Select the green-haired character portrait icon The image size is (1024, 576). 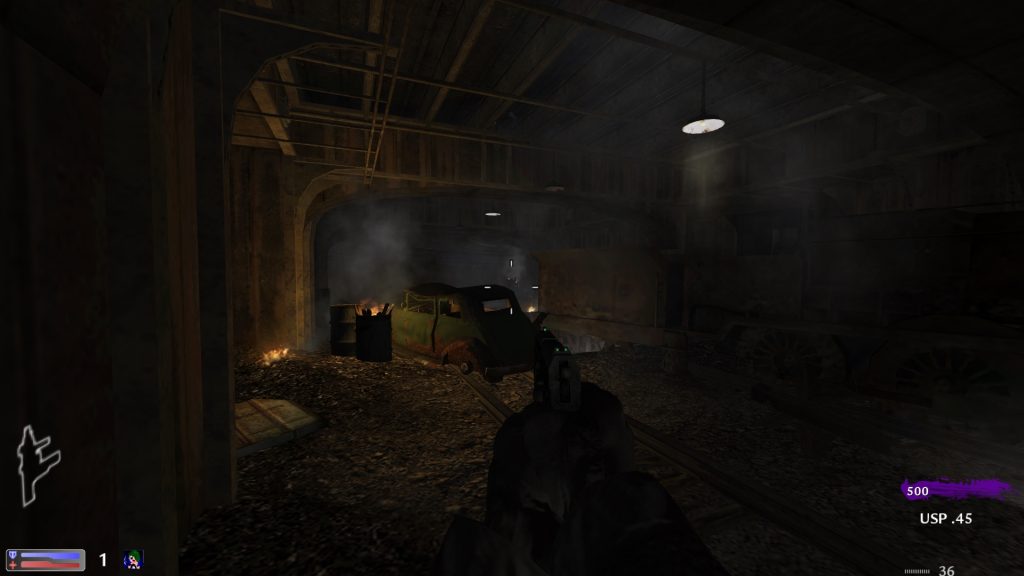(133, 560)
